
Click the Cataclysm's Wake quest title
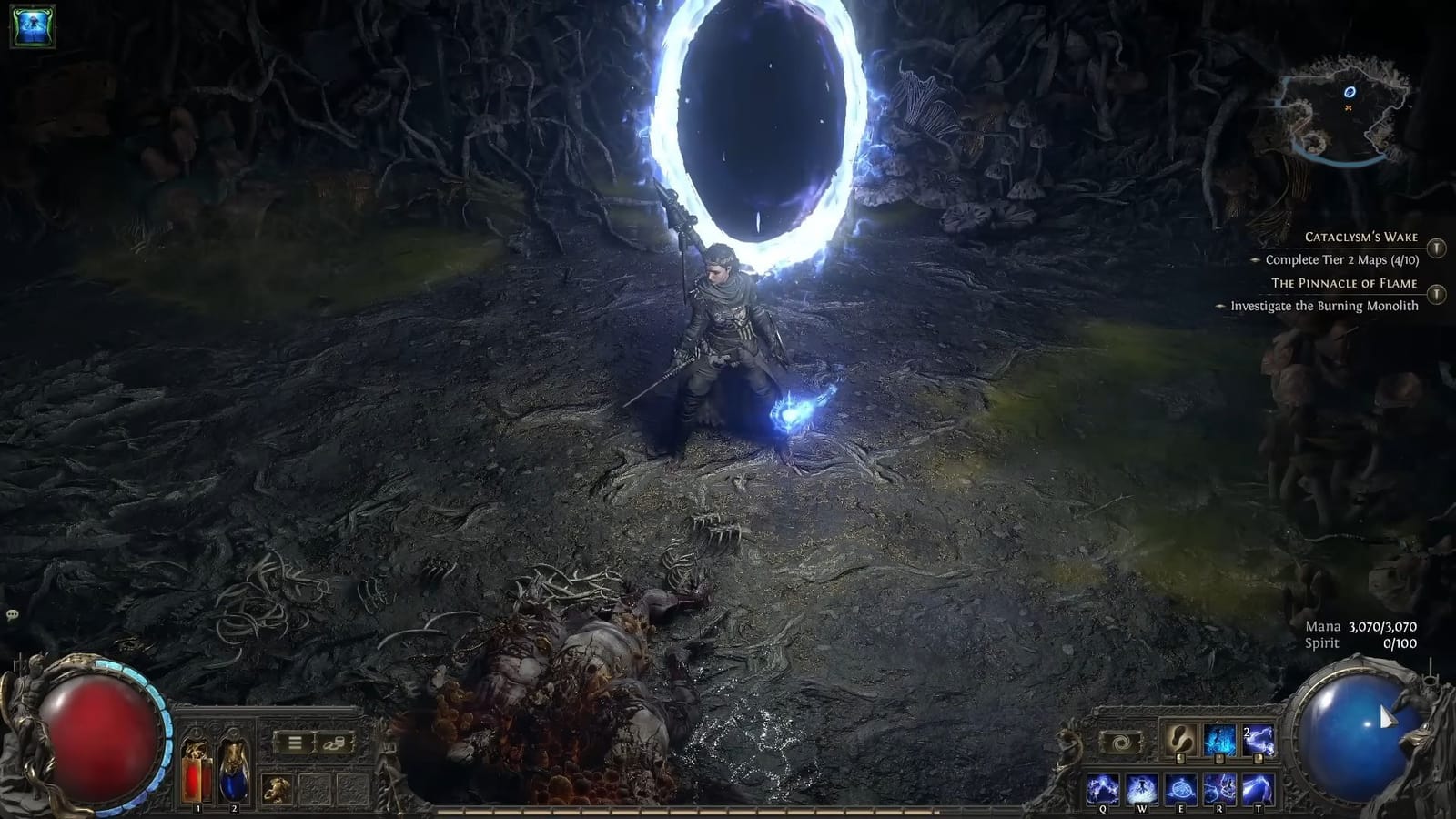pyautogui.click(x=1360, y=236)
